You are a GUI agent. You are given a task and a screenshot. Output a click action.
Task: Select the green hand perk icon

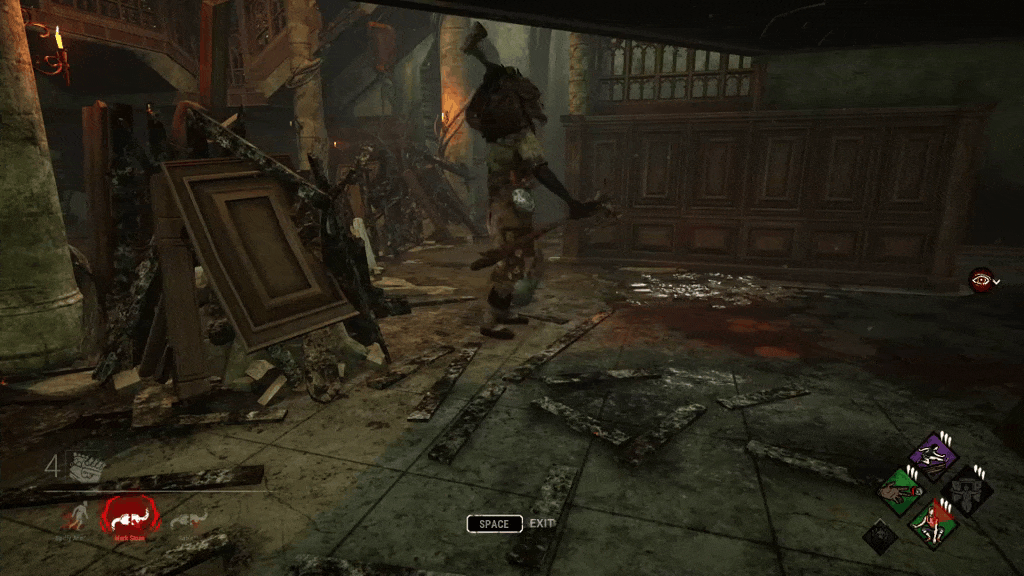click(901, 491)
